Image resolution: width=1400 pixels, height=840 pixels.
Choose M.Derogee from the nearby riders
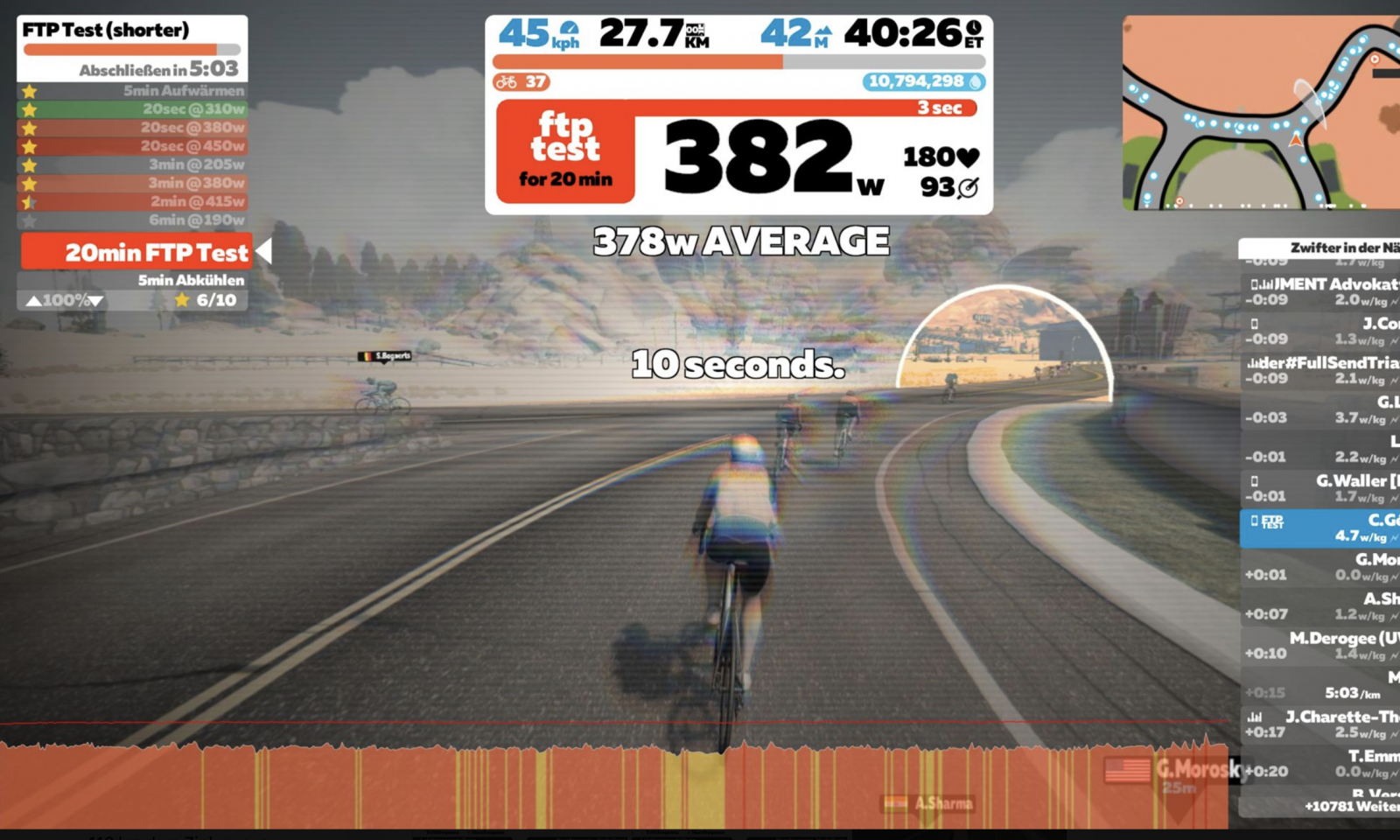tap(1321, 646)
